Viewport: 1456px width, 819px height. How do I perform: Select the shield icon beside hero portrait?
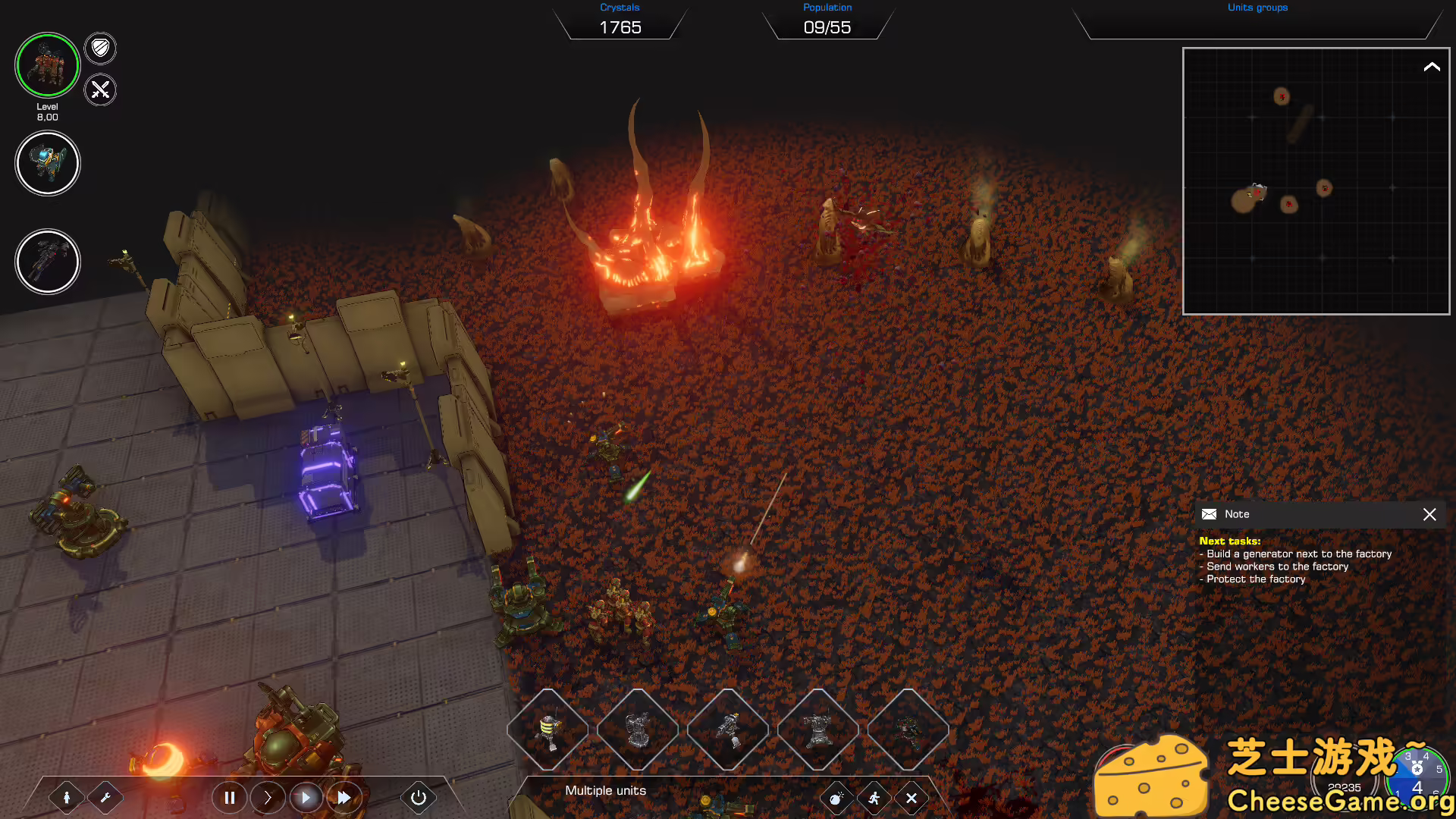tap(99, 49)
